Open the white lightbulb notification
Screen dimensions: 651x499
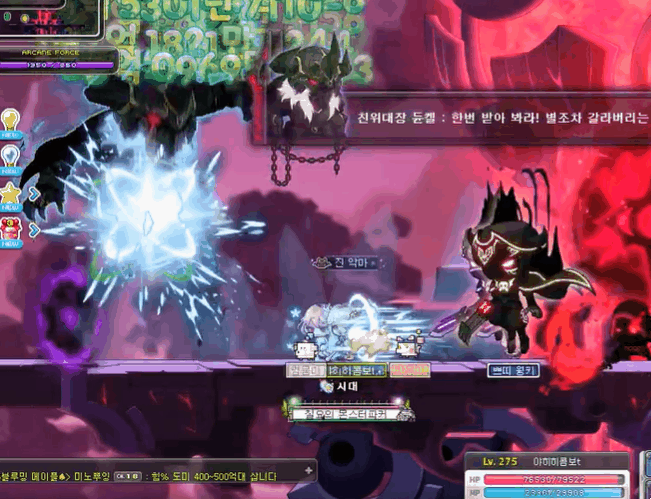coord(12,156)
